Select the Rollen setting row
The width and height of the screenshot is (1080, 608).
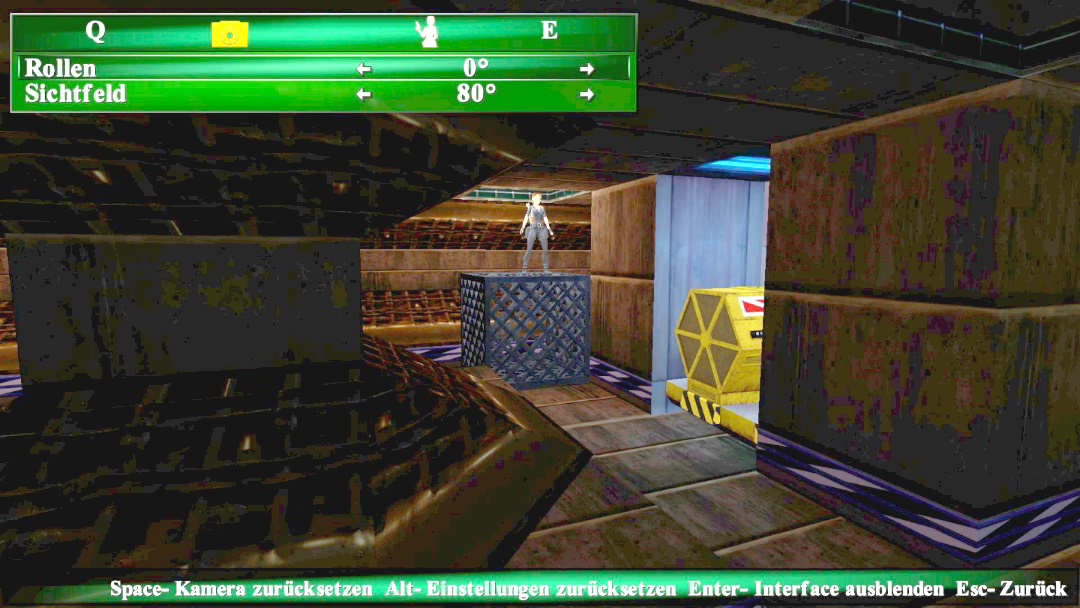pyautogui.click(x=62, y=68)
